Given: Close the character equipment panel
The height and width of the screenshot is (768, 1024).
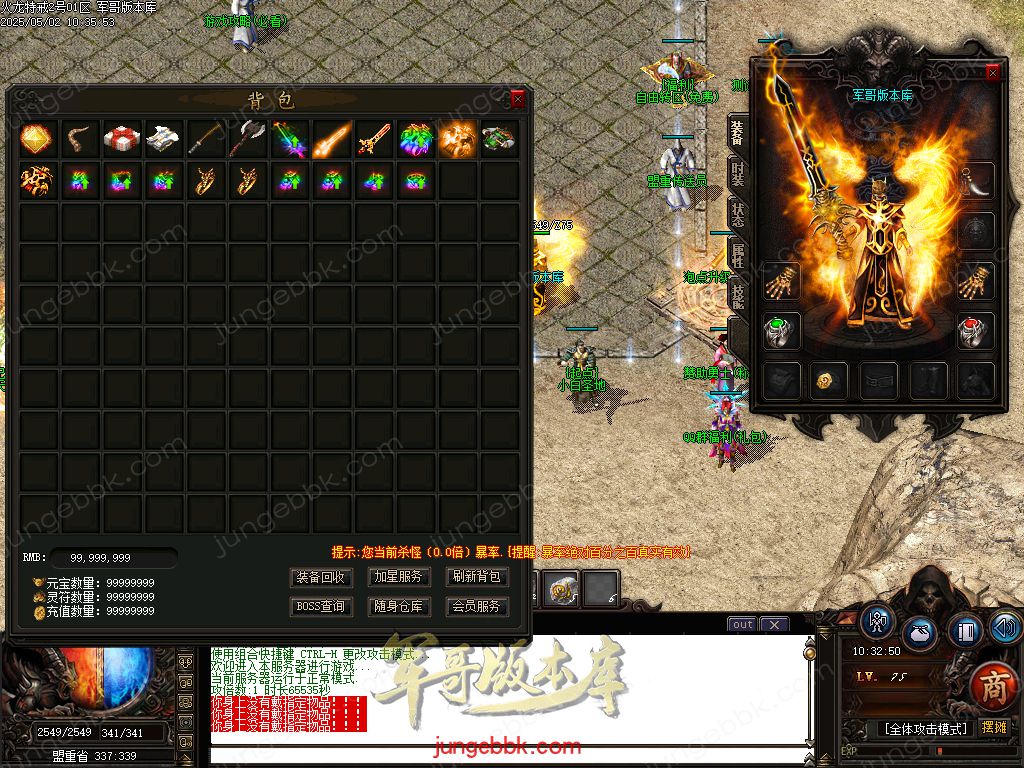Looking at the screenshot, I should click(992, 73).
